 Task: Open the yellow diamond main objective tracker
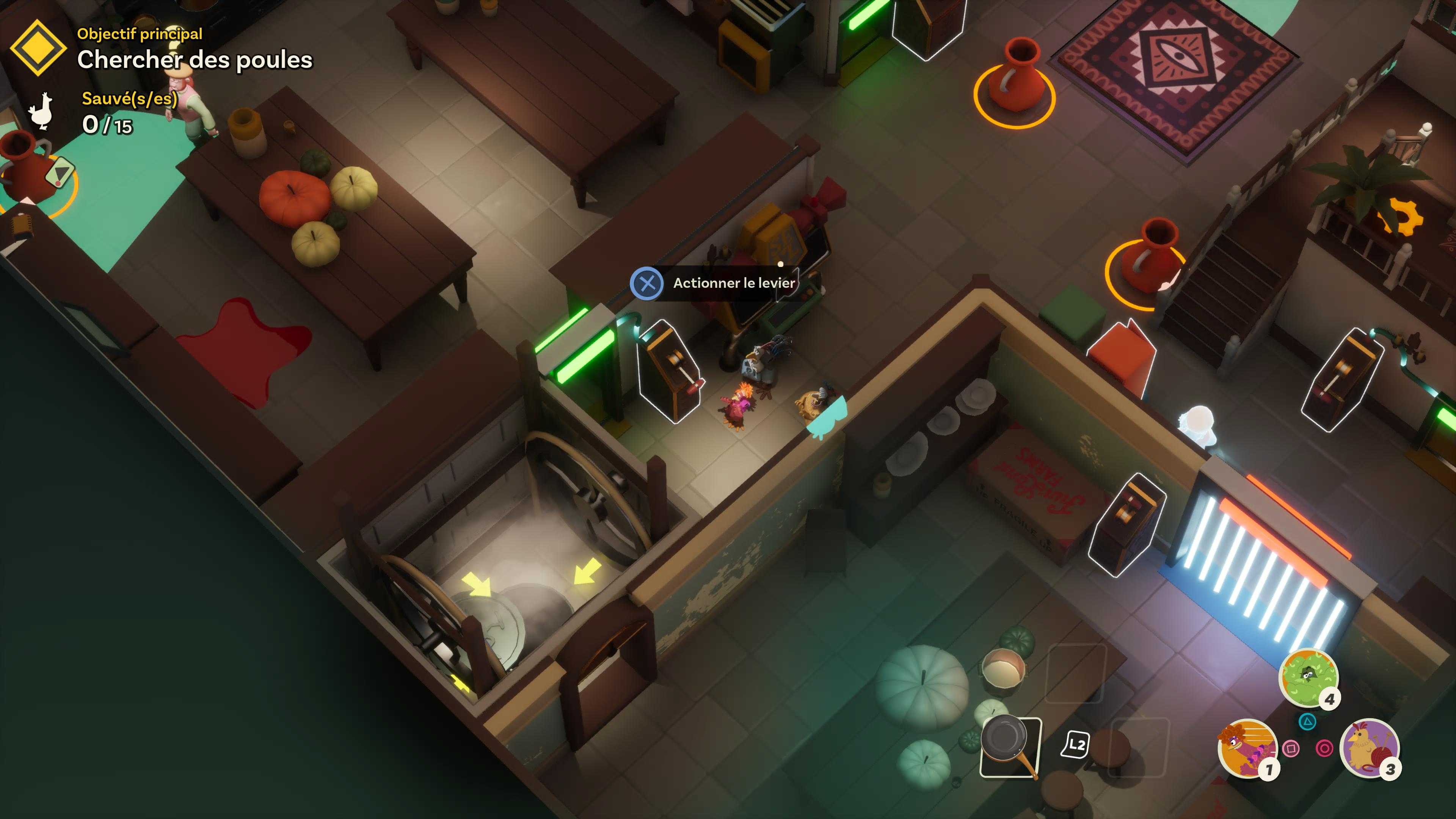pos(38,47)
